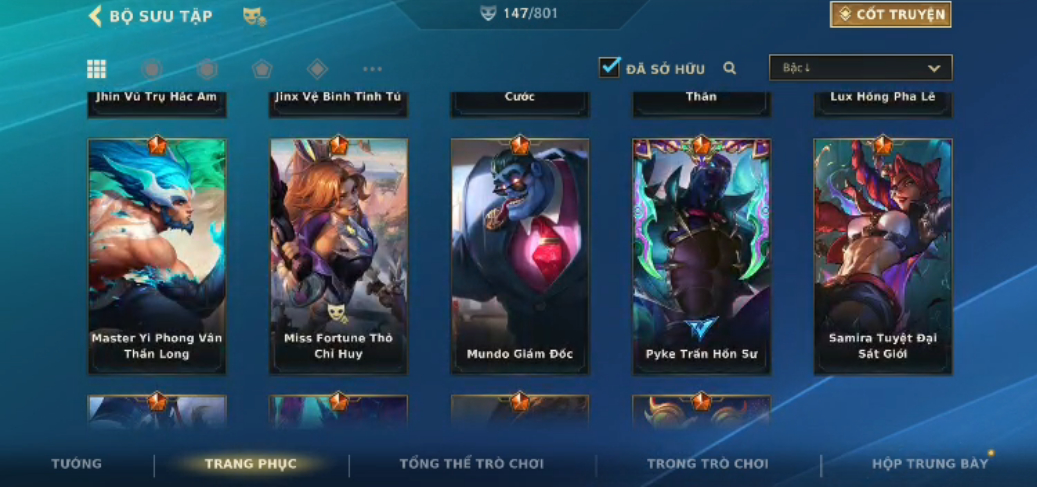Go to the Trong Trò Chơi tab
This screenshot has width=1037, height=487.
tap(707, 464)
